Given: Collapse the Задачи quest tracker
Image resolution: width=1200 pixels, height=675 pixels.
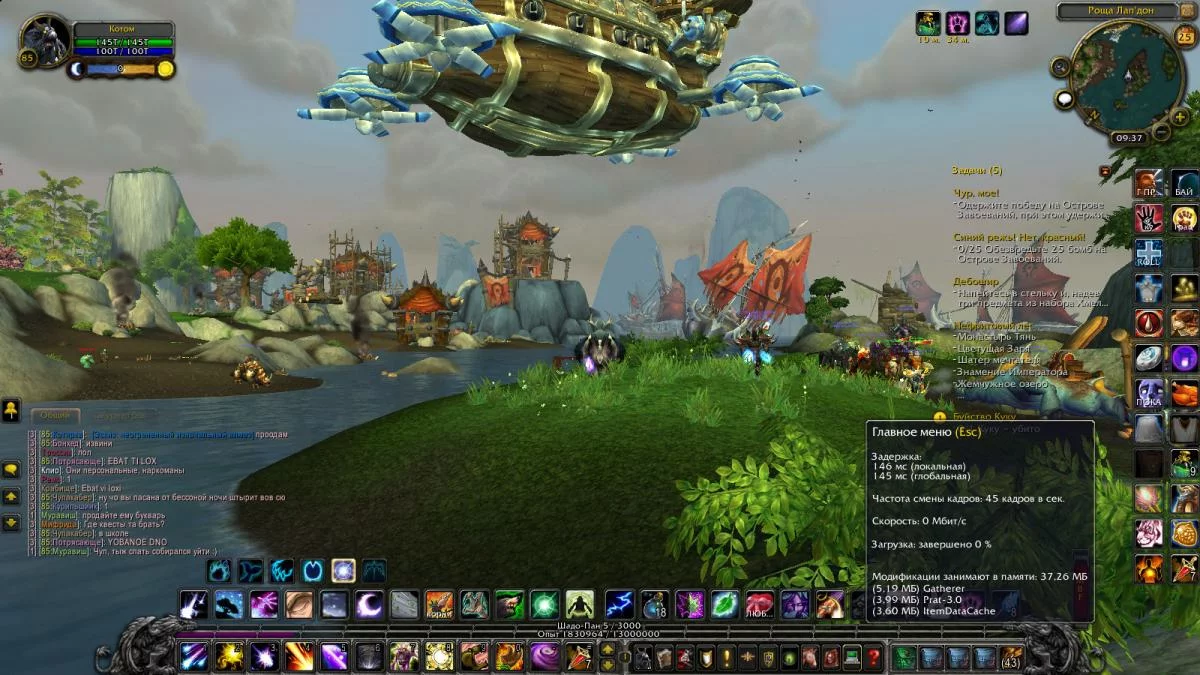Looking at the screenshot, I should click(1105, 171).
